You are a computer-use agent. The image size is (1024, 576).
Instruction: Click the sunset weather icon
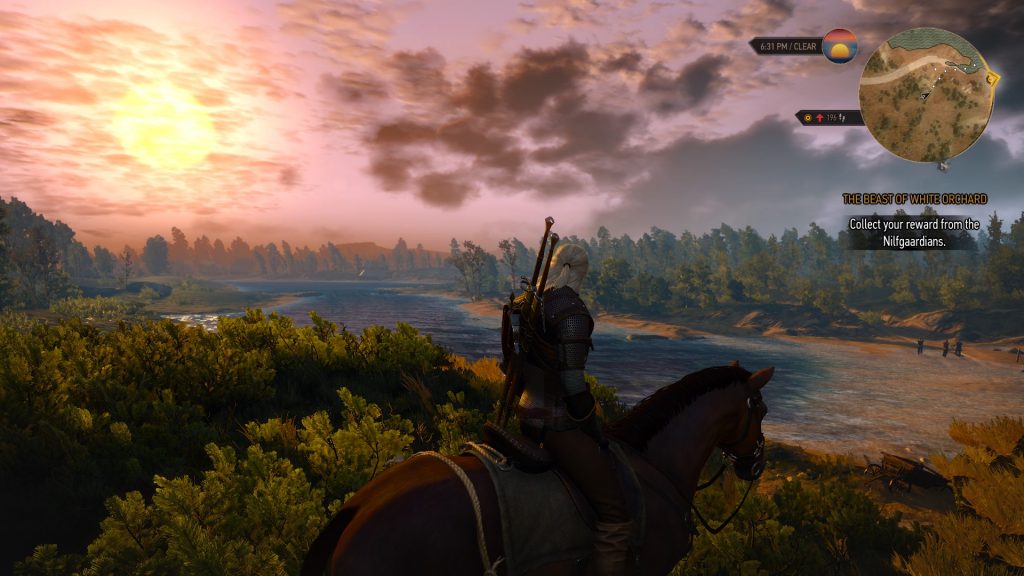(840, 46)
